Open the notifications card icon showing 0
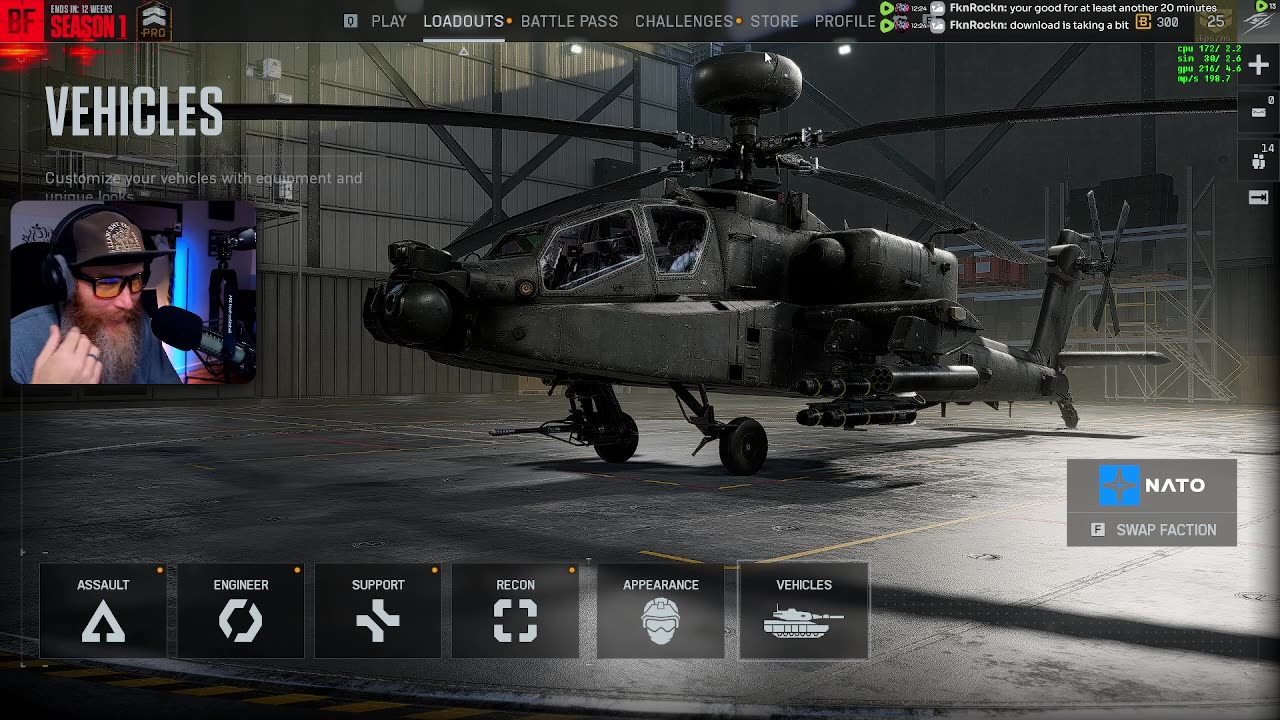The width and height of the screenshot is (1280, 720). [1259, 112]
